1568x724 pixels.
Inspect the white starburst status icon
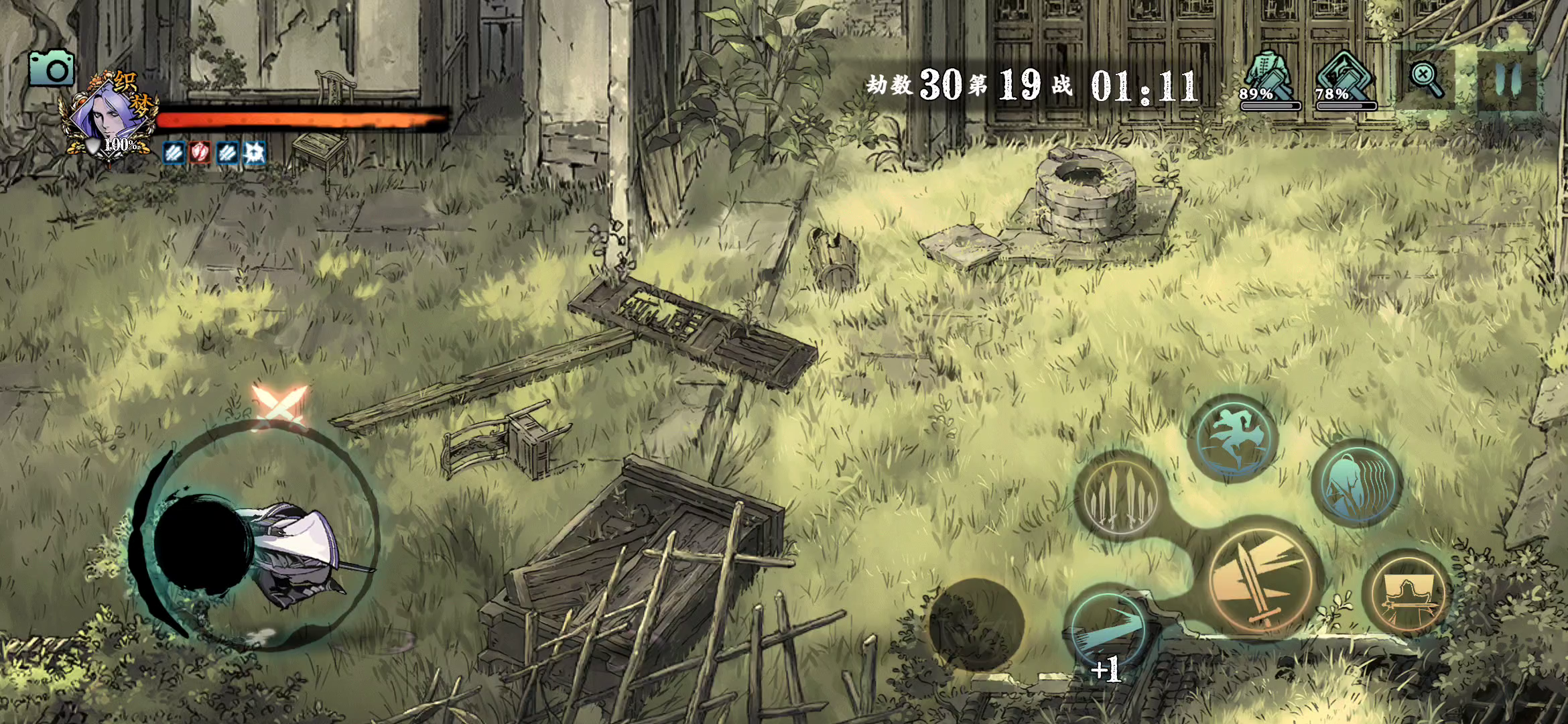254,153
